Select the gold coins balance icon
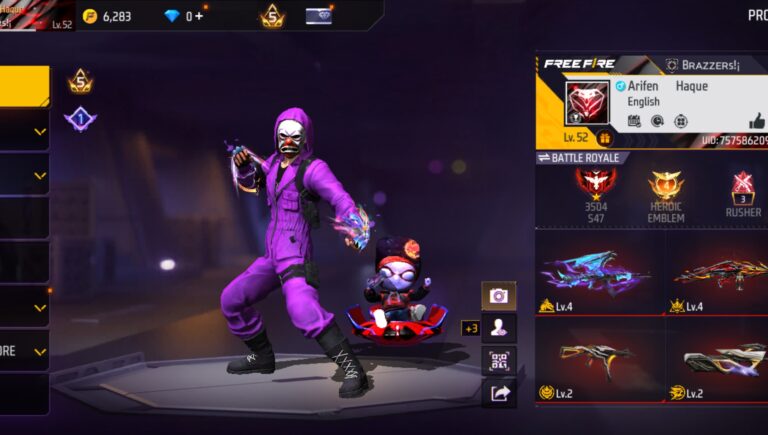The image size is (768, 435). (90, 16)
